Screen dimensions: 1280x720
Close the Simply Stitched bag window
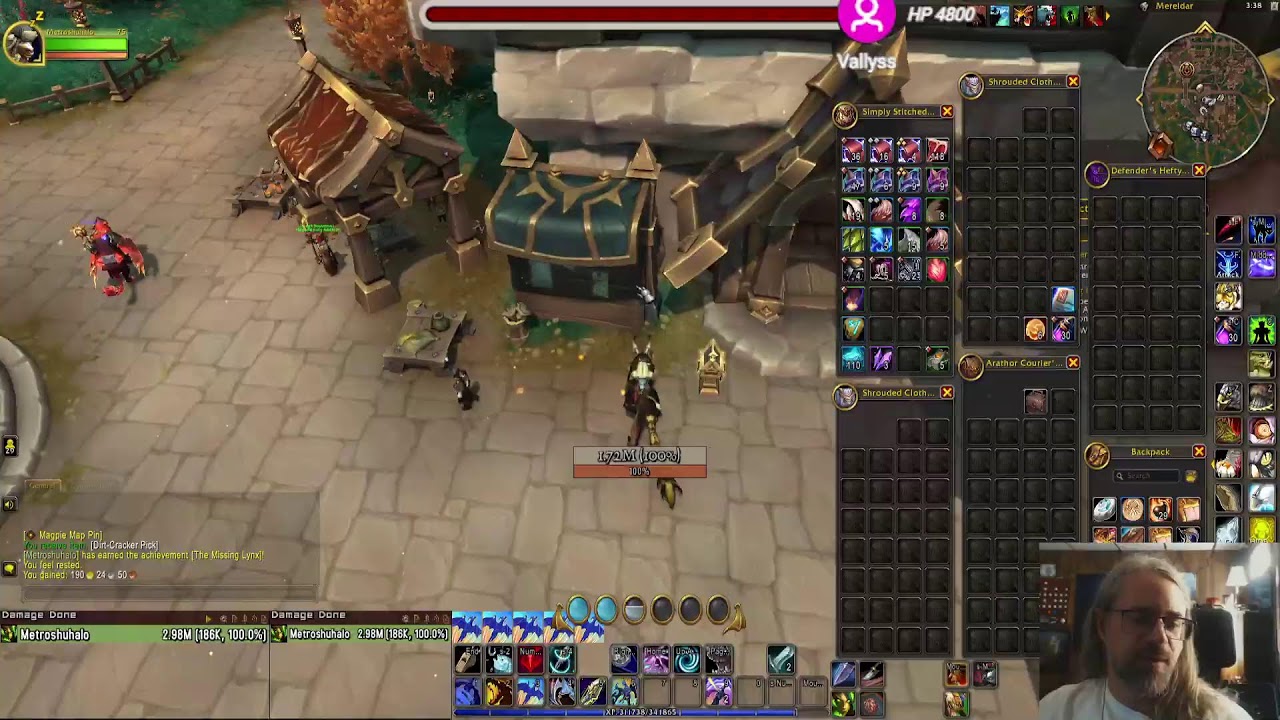pyautogui.click(x=946, y=112)
